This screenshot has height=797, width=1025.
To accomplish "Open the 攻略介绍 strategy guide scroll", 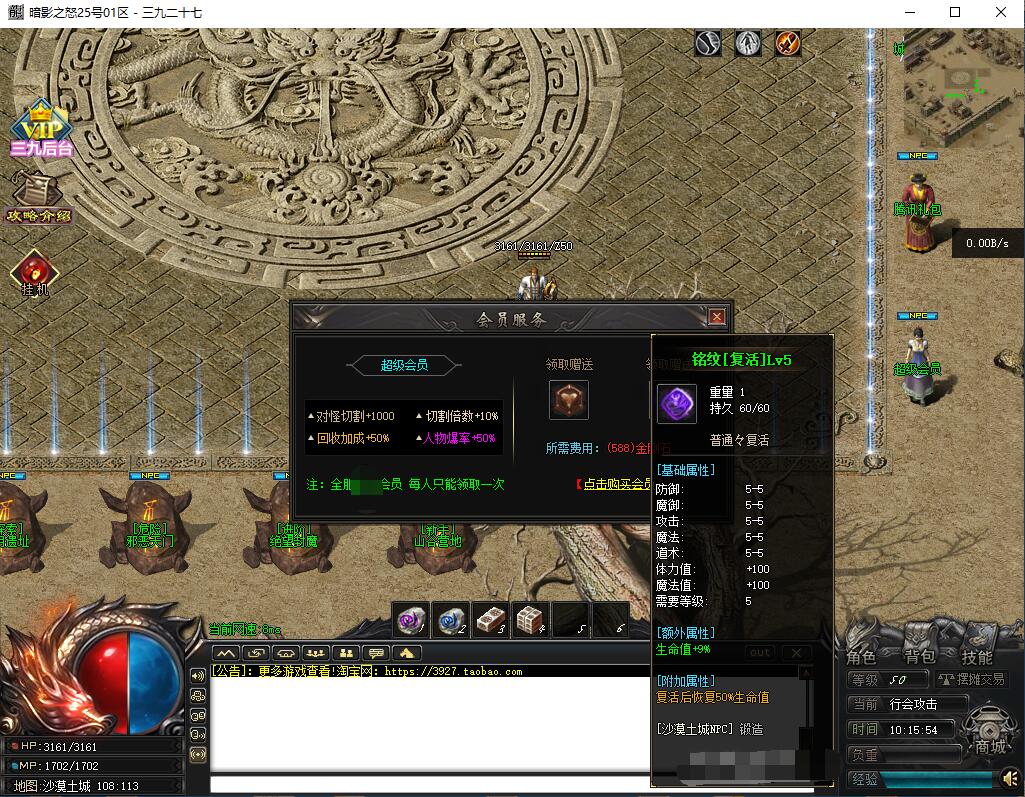I will pyautogui.click(x=38, y=197).
